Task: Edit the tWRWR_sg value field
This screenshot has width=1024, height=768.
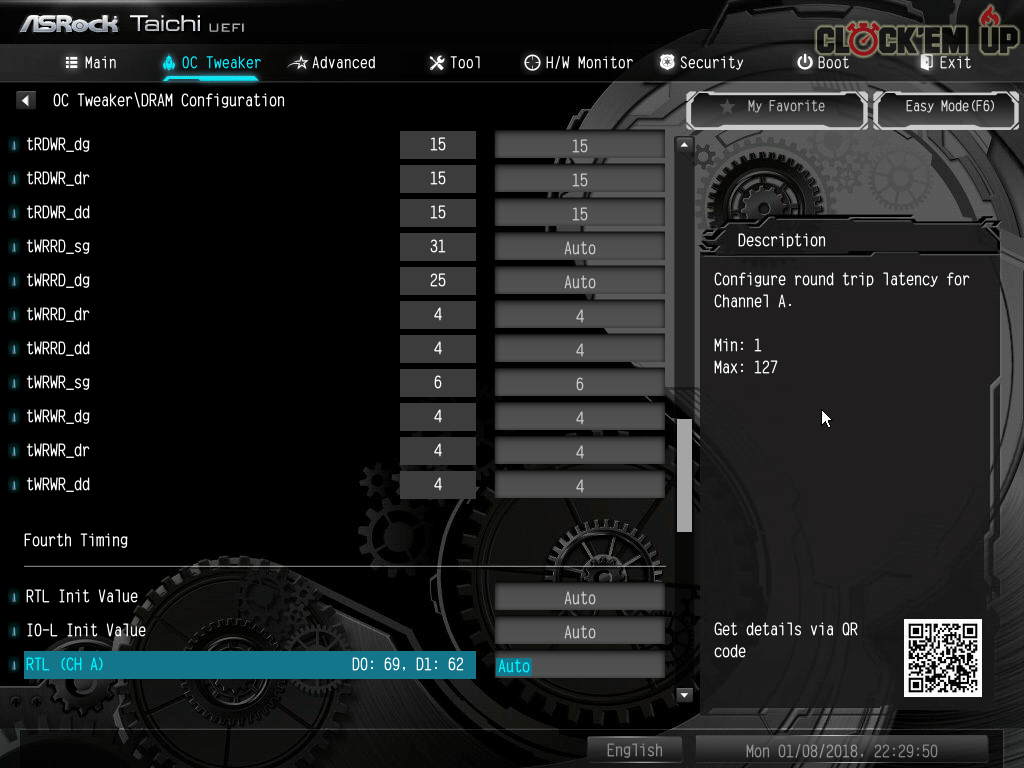Action: pyautogui.click(x=579, y=384)
